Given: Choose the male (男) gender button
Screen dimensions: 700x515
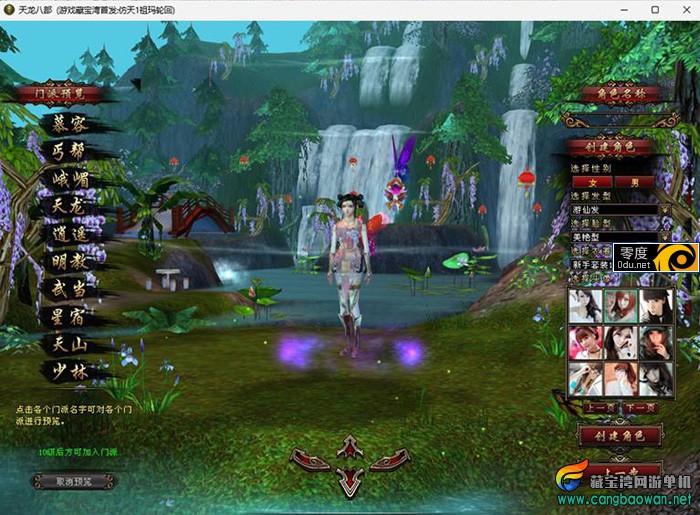Looking at the screenshot, I should [634, 182].
